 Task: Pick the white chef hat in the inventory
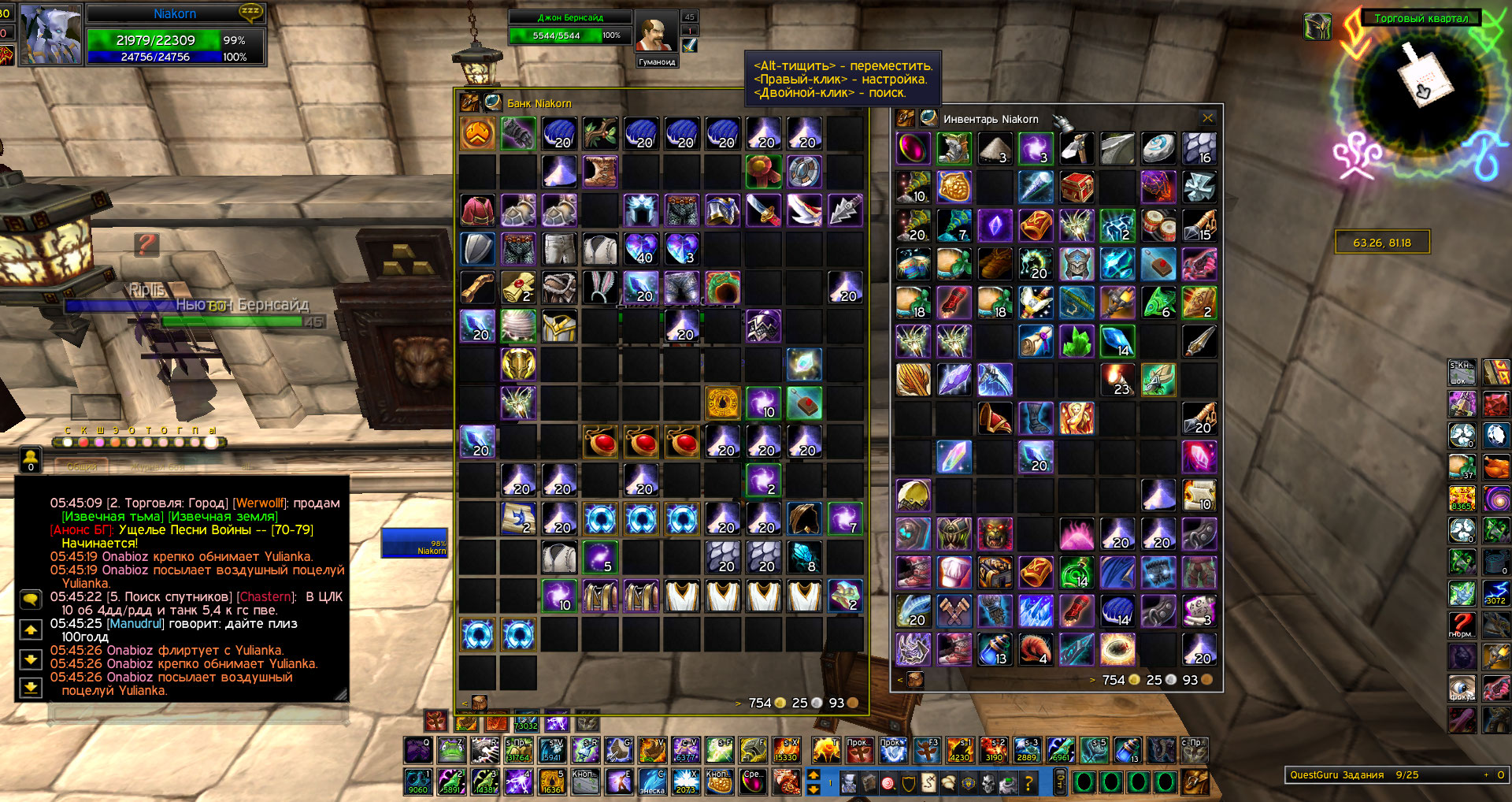pyautogui.click(x=954, y=573)
